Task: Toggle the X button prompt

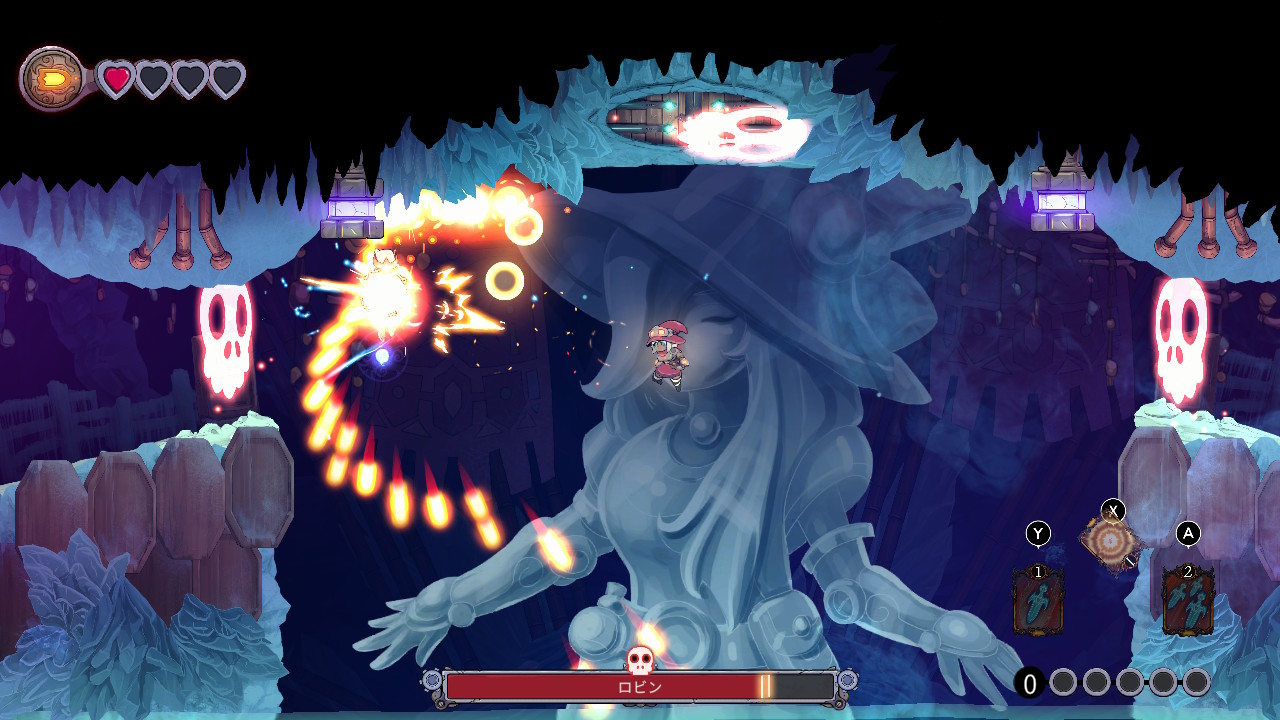Action: (x=1114, y=509)
